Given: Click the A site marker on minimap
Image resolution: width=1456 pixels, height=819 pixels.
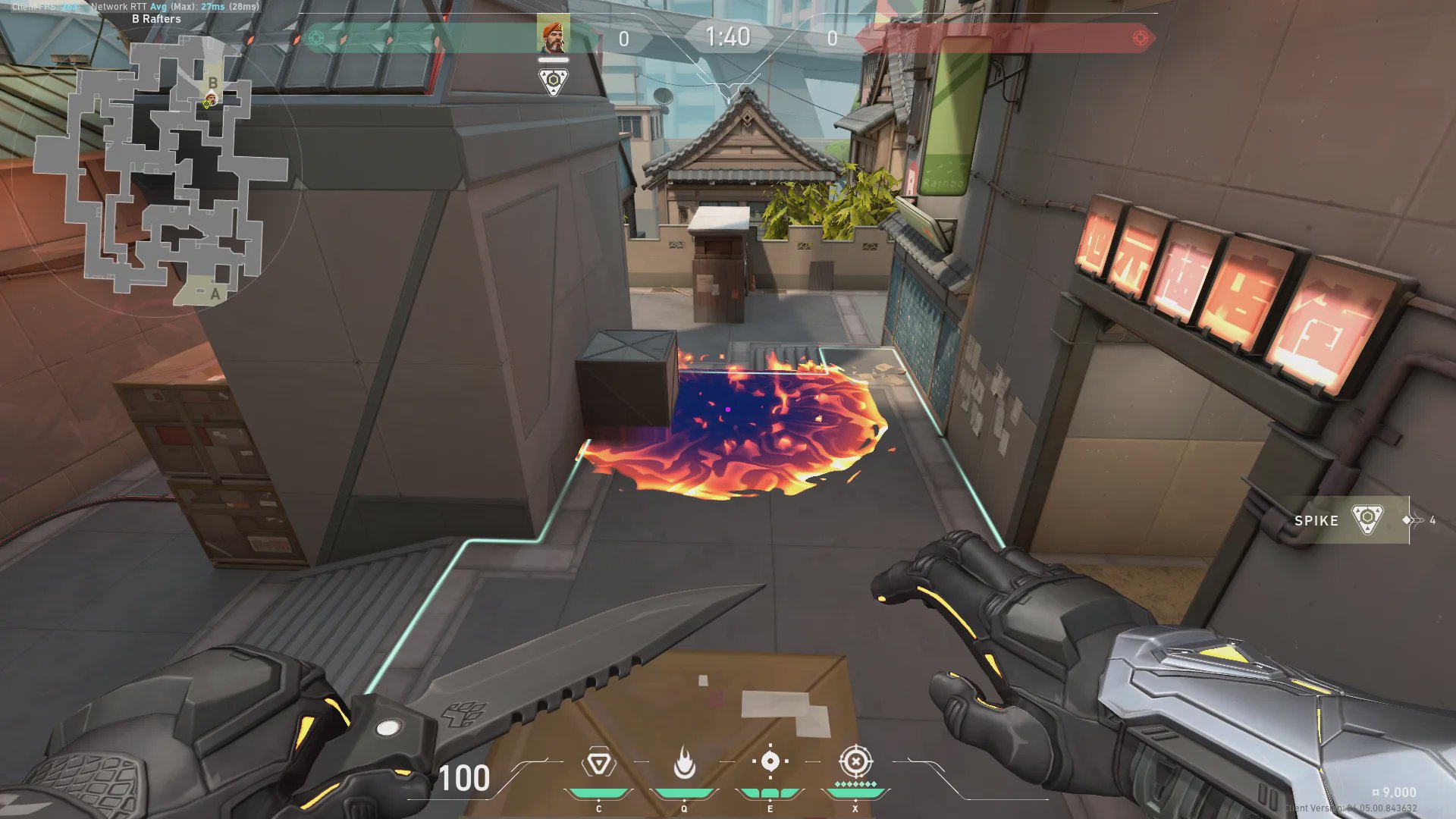Looking at the screenshot, I should click(x=215, y=293).
